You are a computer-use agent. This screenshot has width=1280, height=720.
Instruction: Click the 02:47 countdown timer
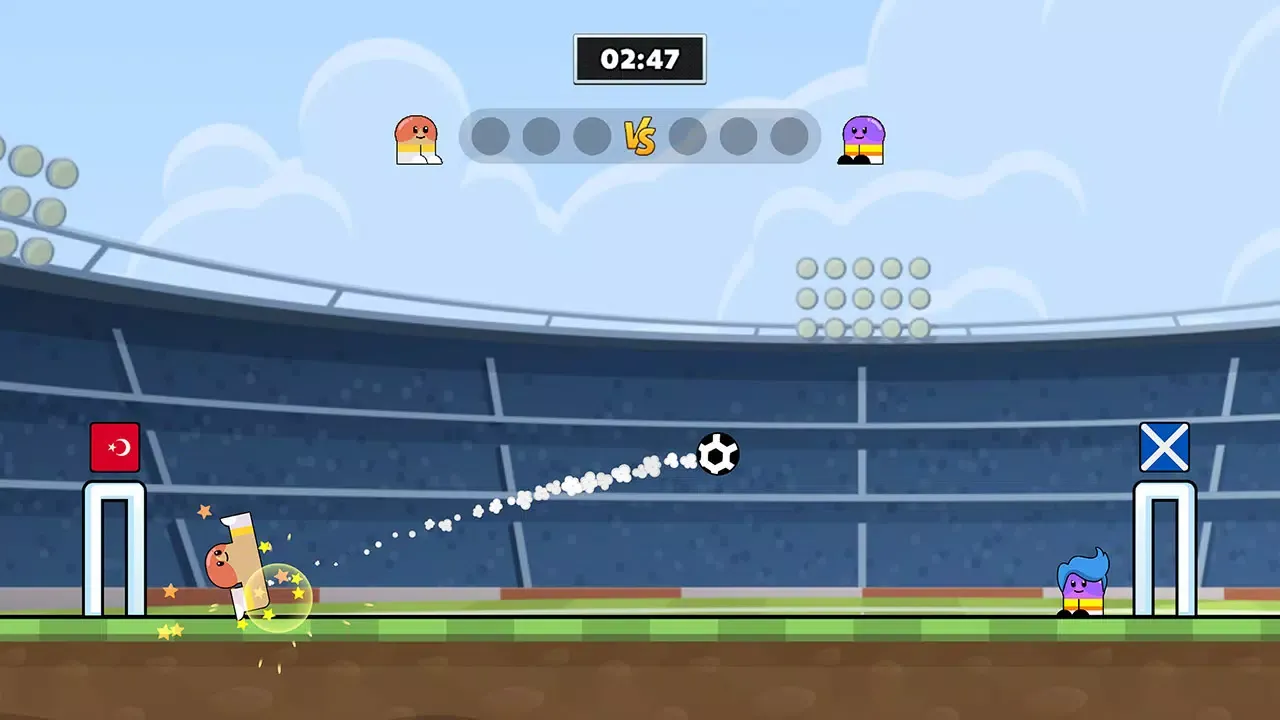640,59
